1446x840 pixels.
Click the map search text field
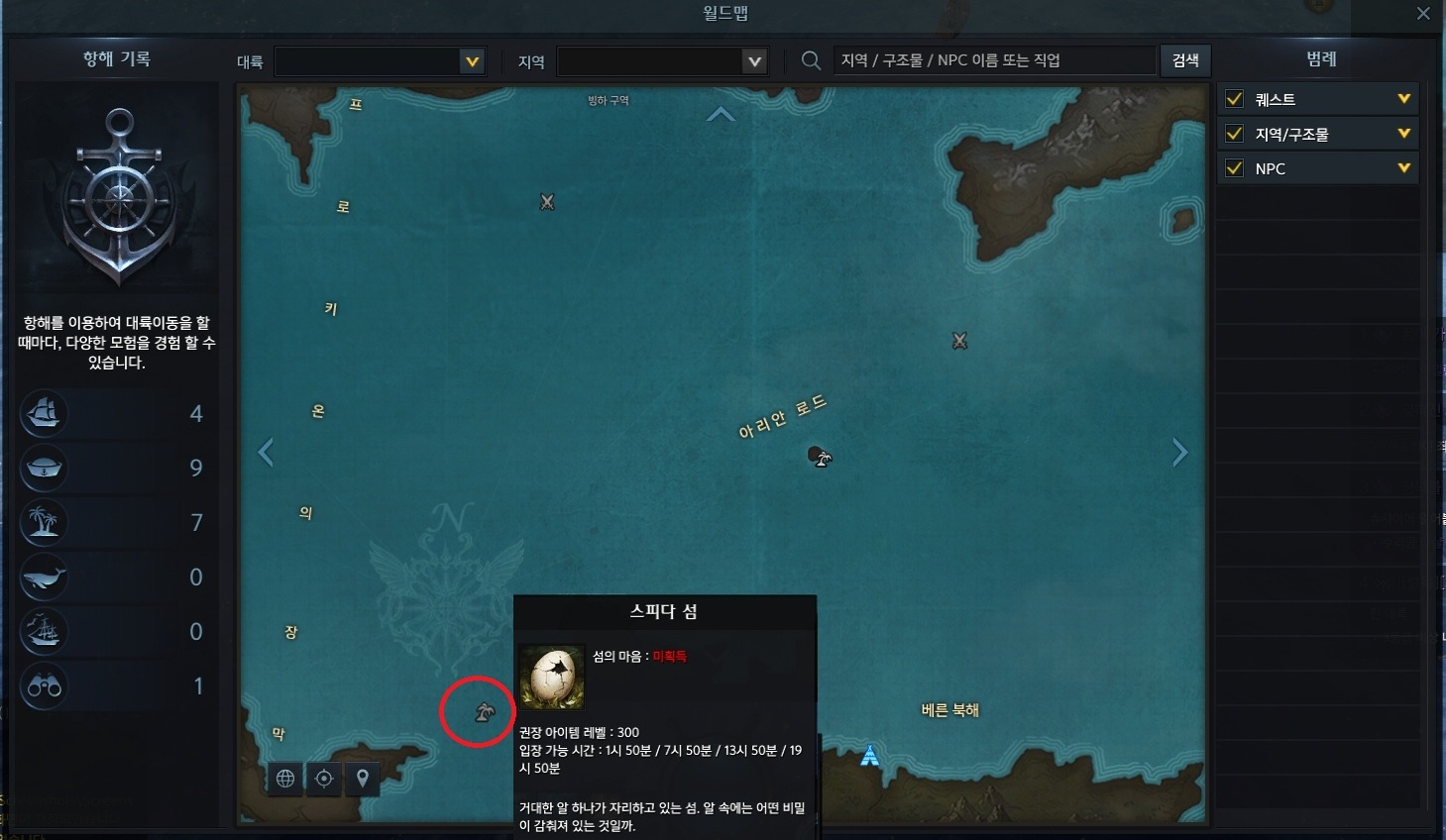tap(994, 60)
